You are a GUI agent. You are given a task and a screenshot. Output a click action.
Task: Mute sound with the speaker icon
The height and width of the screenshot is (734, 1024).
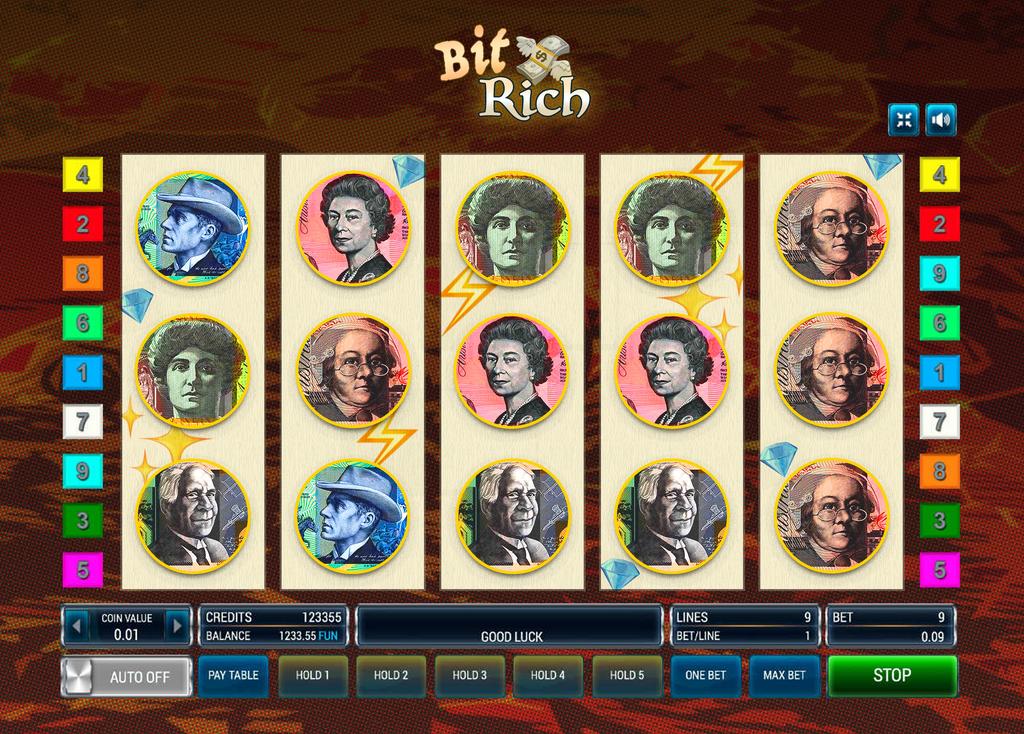coord(940,120)
